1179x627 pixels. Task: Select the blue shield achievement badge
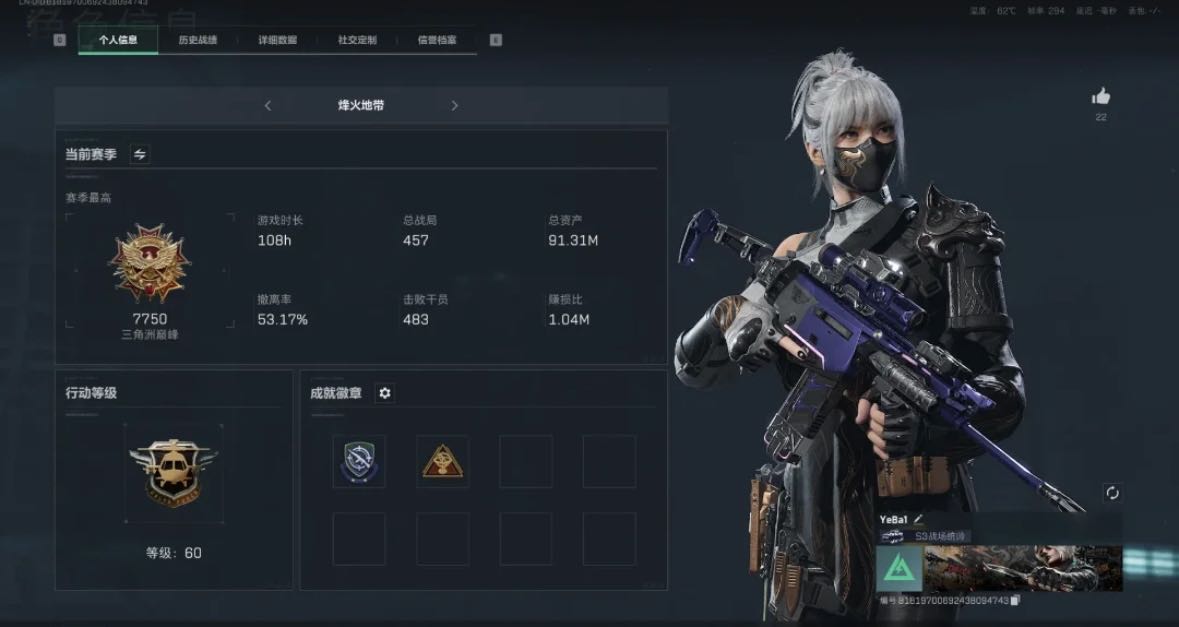pyautogui.click(x=359, y=461)
